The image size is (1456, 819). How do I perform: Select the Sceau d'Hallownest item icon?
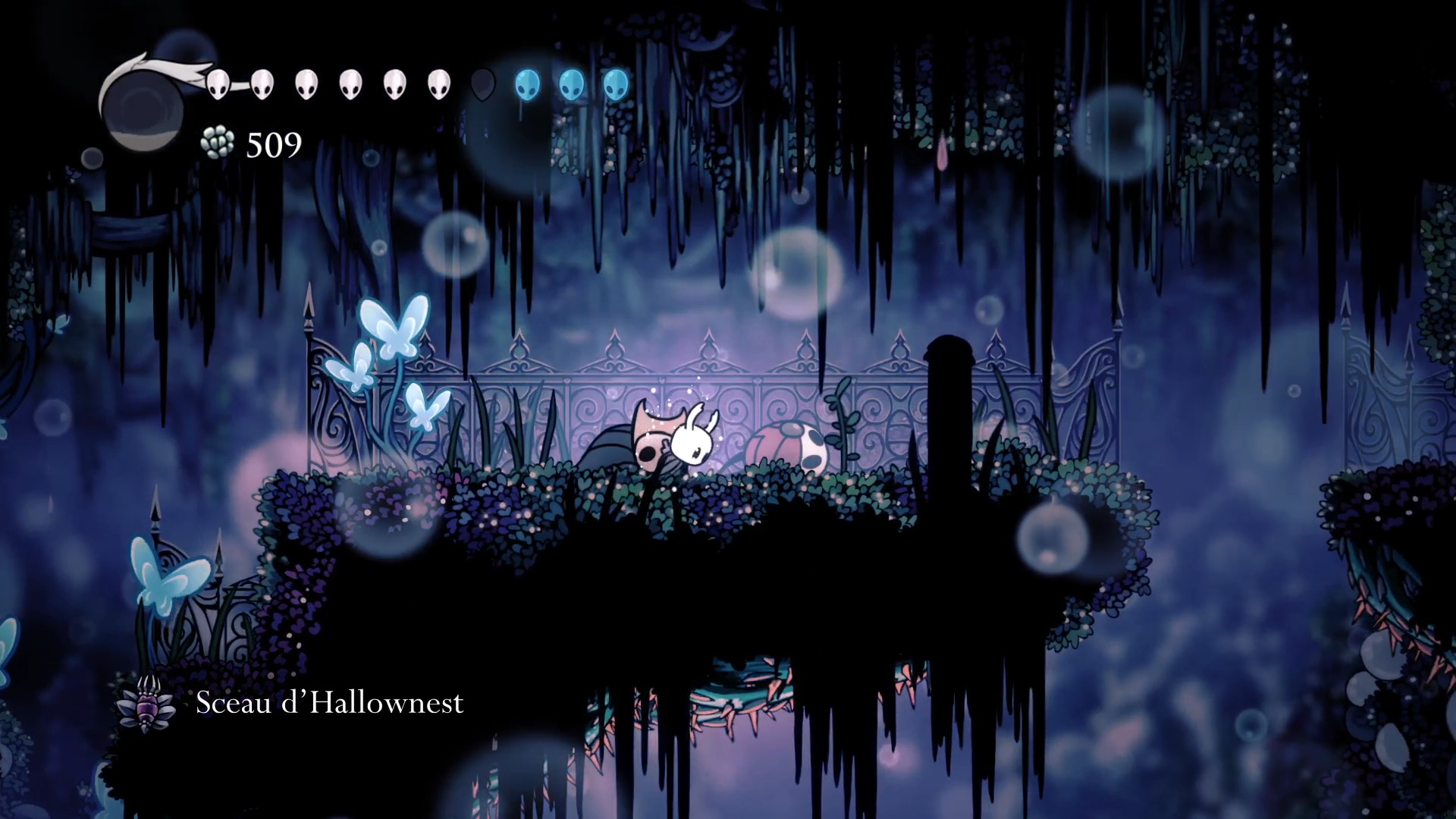pyautogui.click(x=146, y=704)
